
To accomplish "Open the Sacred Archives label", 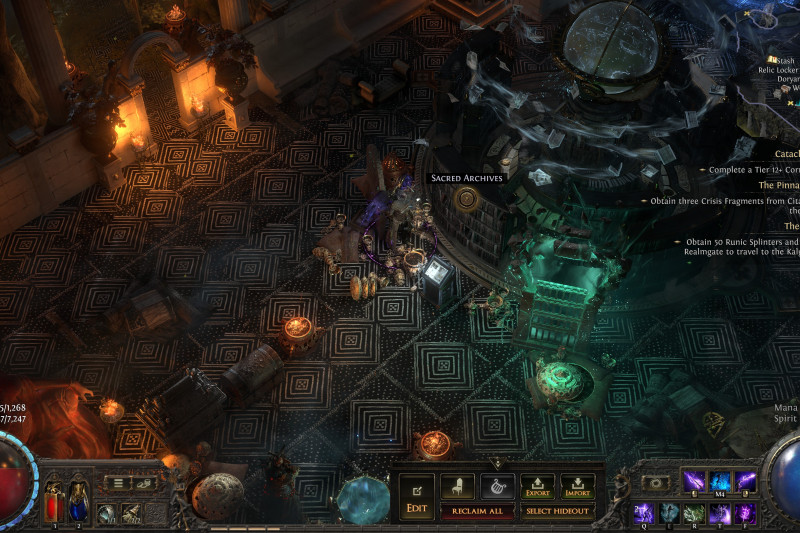I will coord(467,178).
